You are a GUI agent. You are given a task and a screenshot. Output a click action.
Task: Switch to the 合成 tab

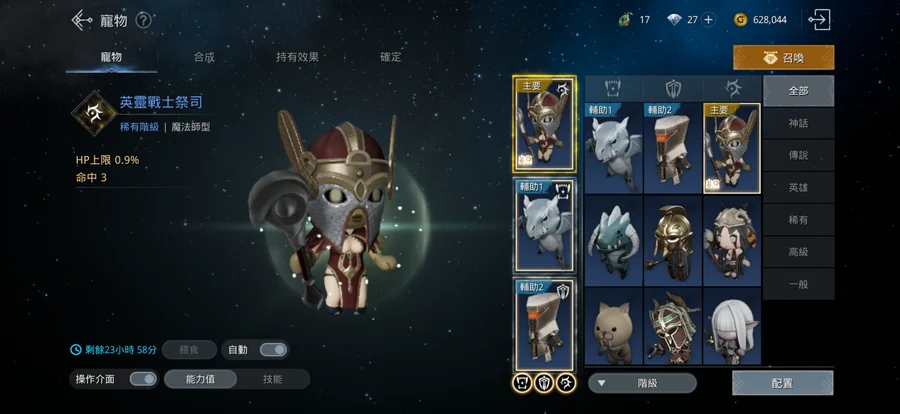pyautogui.click(x=204, y=57)
